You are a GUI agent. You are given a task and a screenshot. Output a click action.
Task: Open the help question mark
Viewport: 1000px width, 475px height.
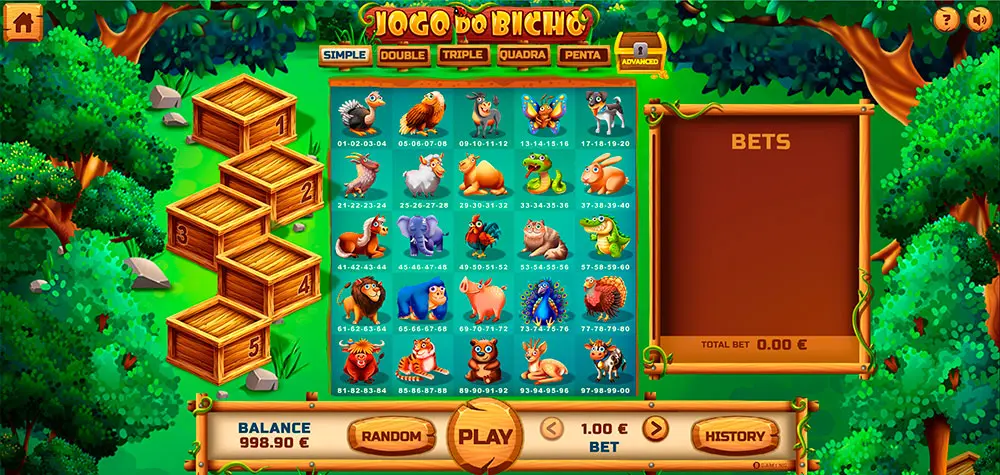(945, 20)
